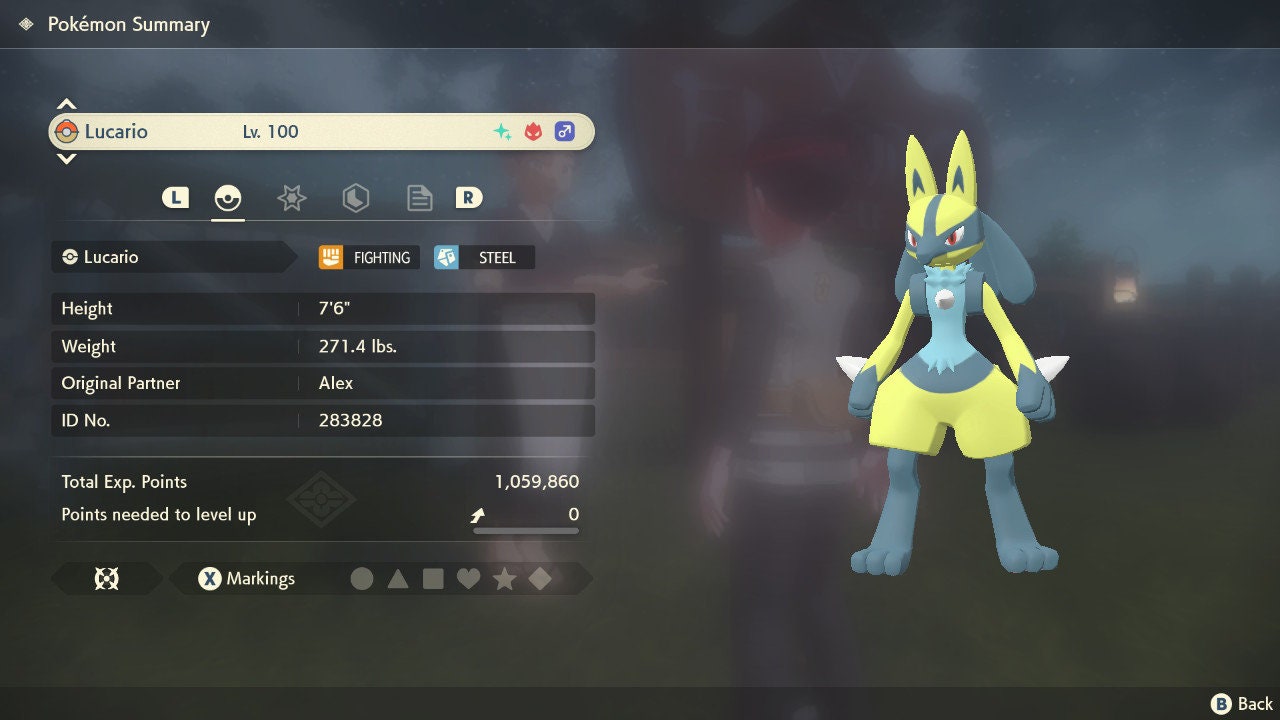Click the up chevron above the nameplate

click(66, 102)
